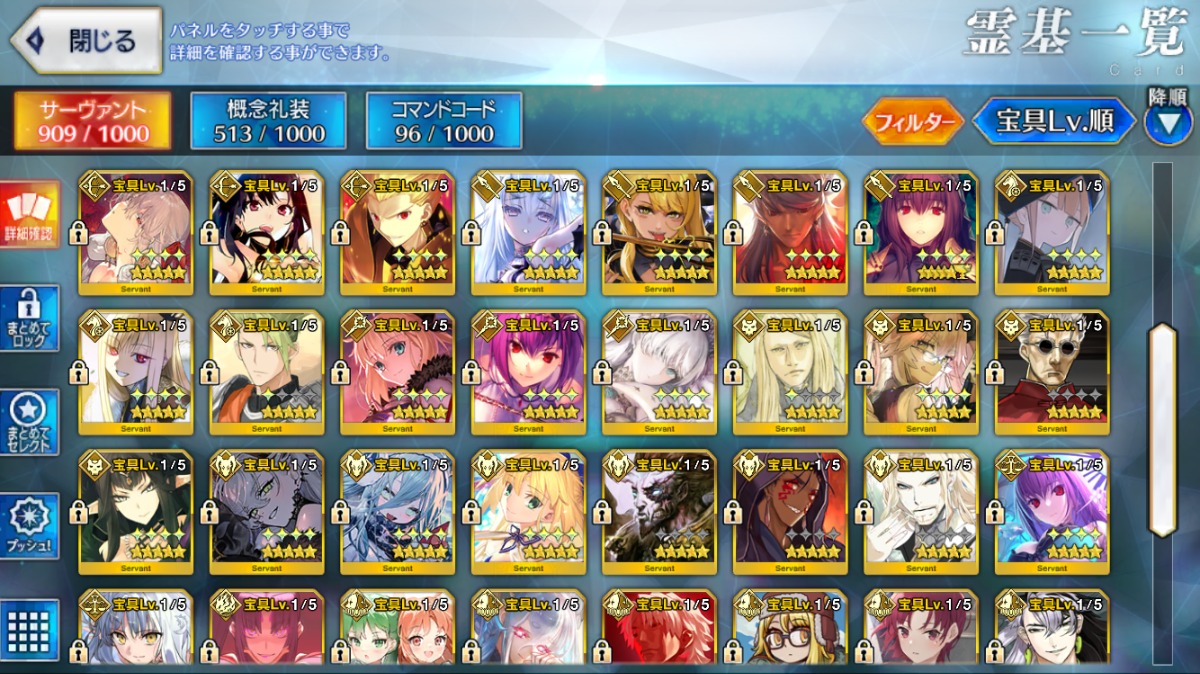Close the card list with 閉じる
Image resolution: width=1200 pixels, height=674 pixels.
click(x=86, y=41)
